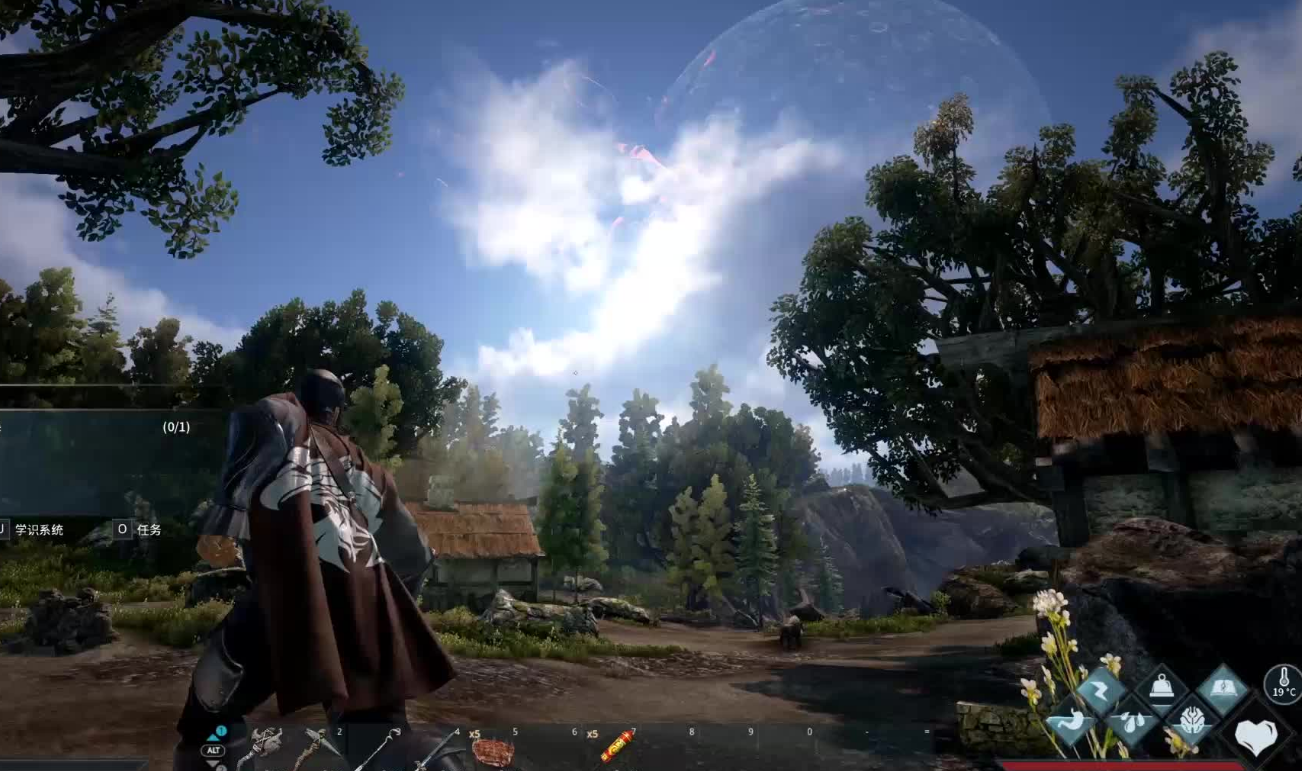
Task: Open the 学识系统 knowledge system
Action: pos(39,529)
